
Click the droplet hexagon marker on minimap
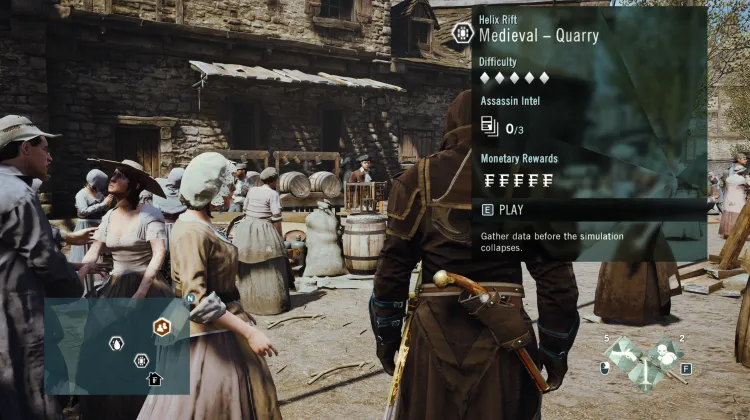117,343
